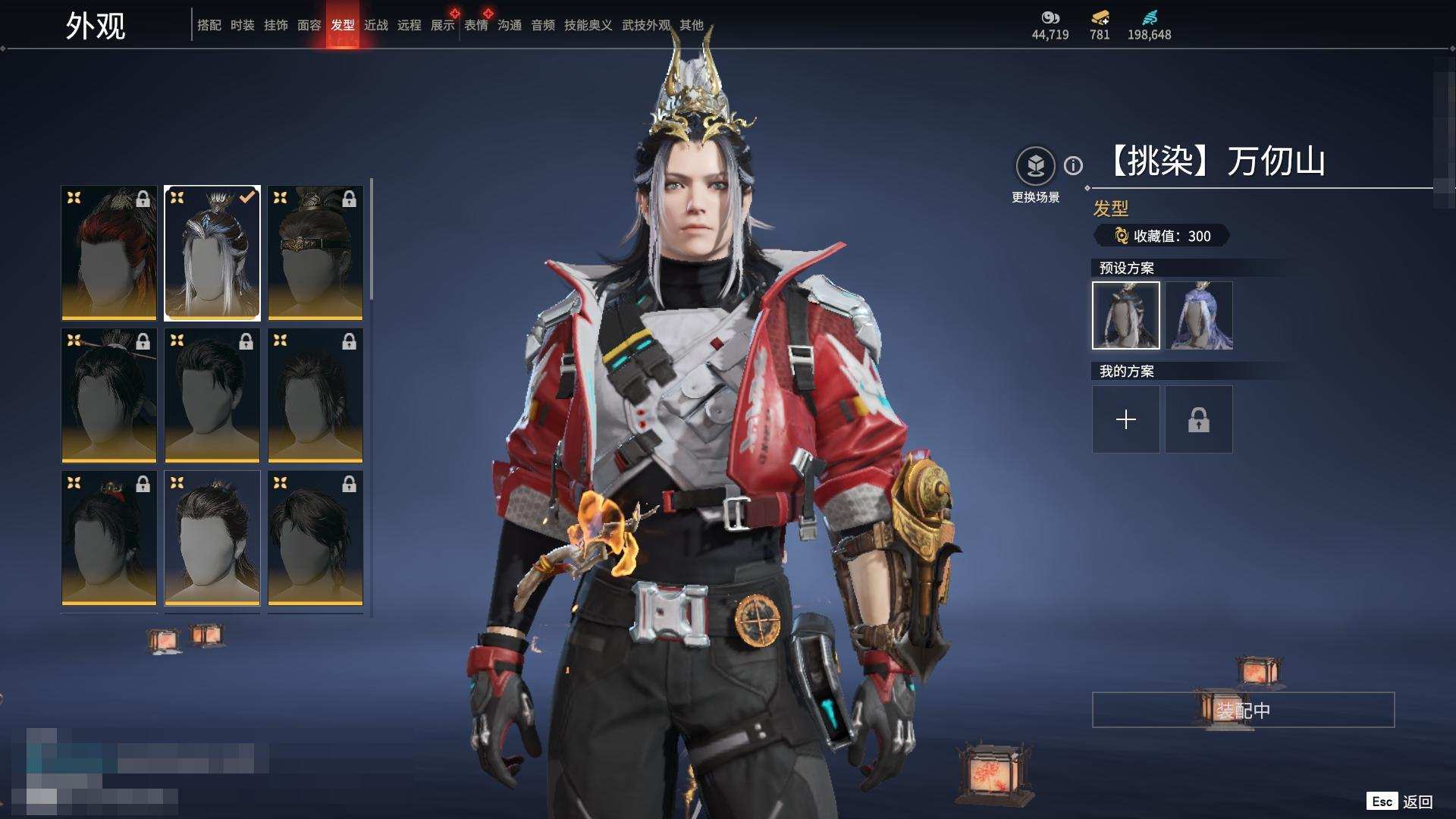Open the 其他 tab
The height and width of the screenshot is (819, 1456).
(691, 25)
